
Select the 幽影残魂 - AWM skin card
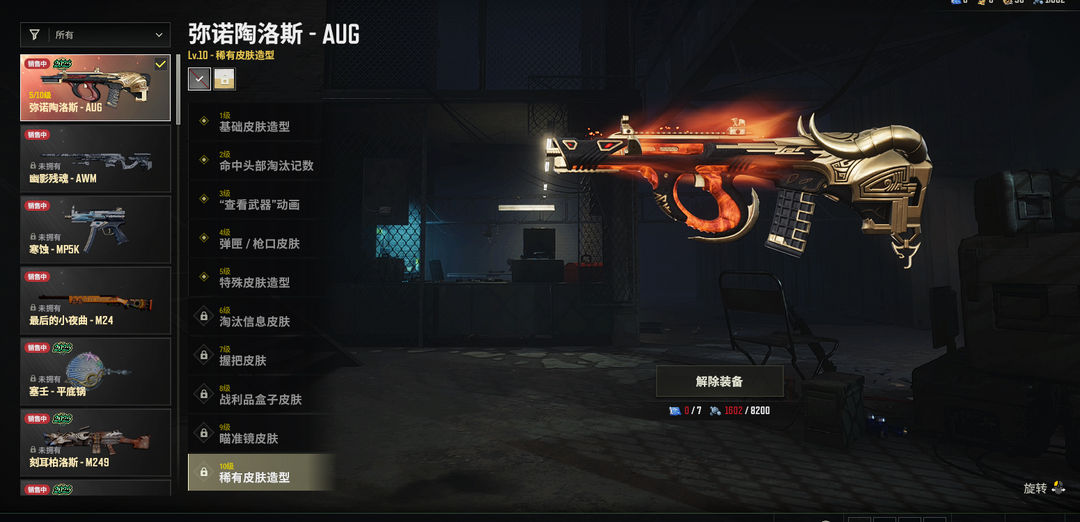click(96, 158)
